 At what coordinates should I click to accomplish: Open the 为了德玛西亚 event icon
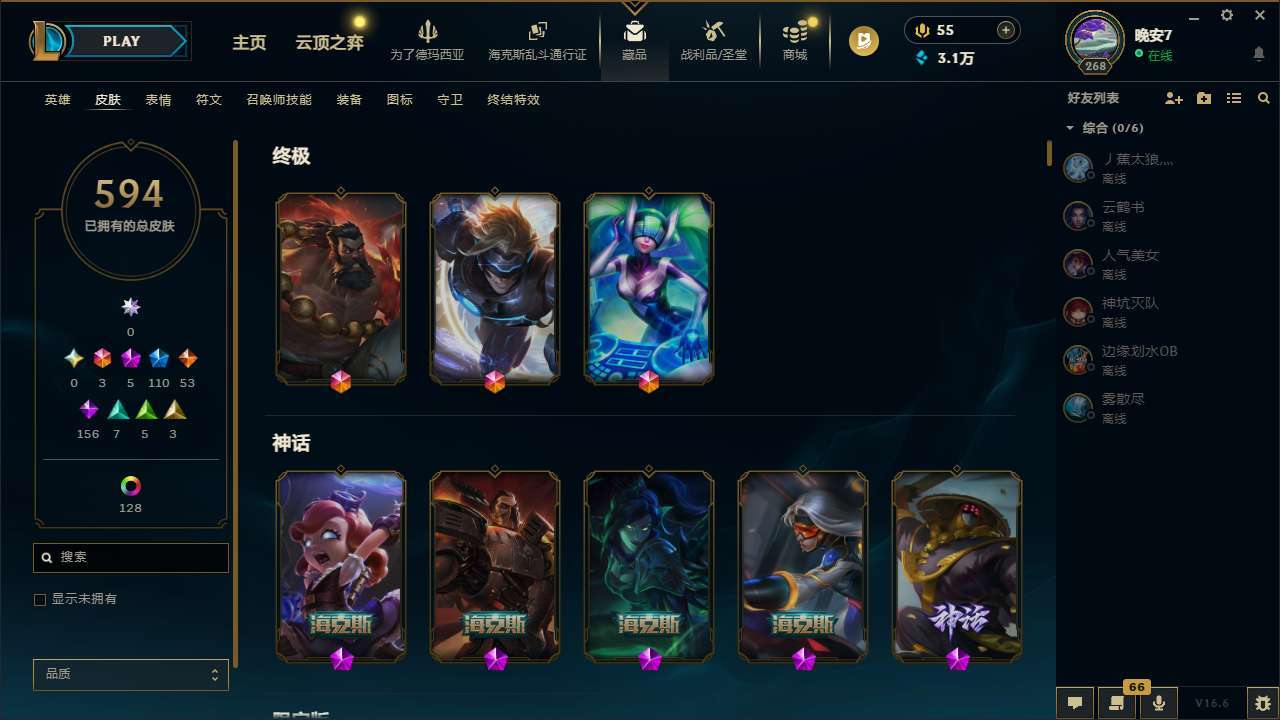pos(428,40)
